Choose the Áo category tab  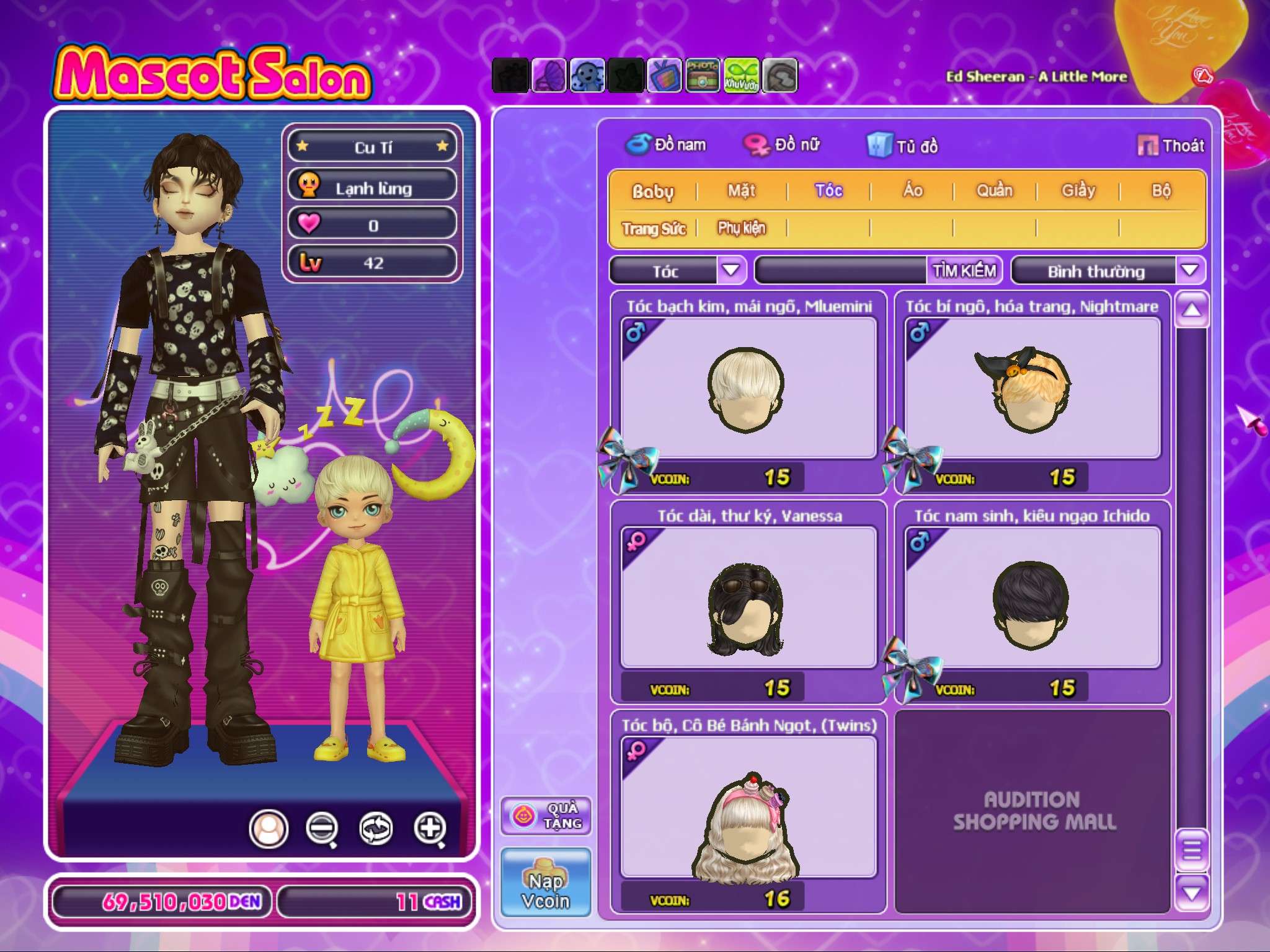[912, 191]
